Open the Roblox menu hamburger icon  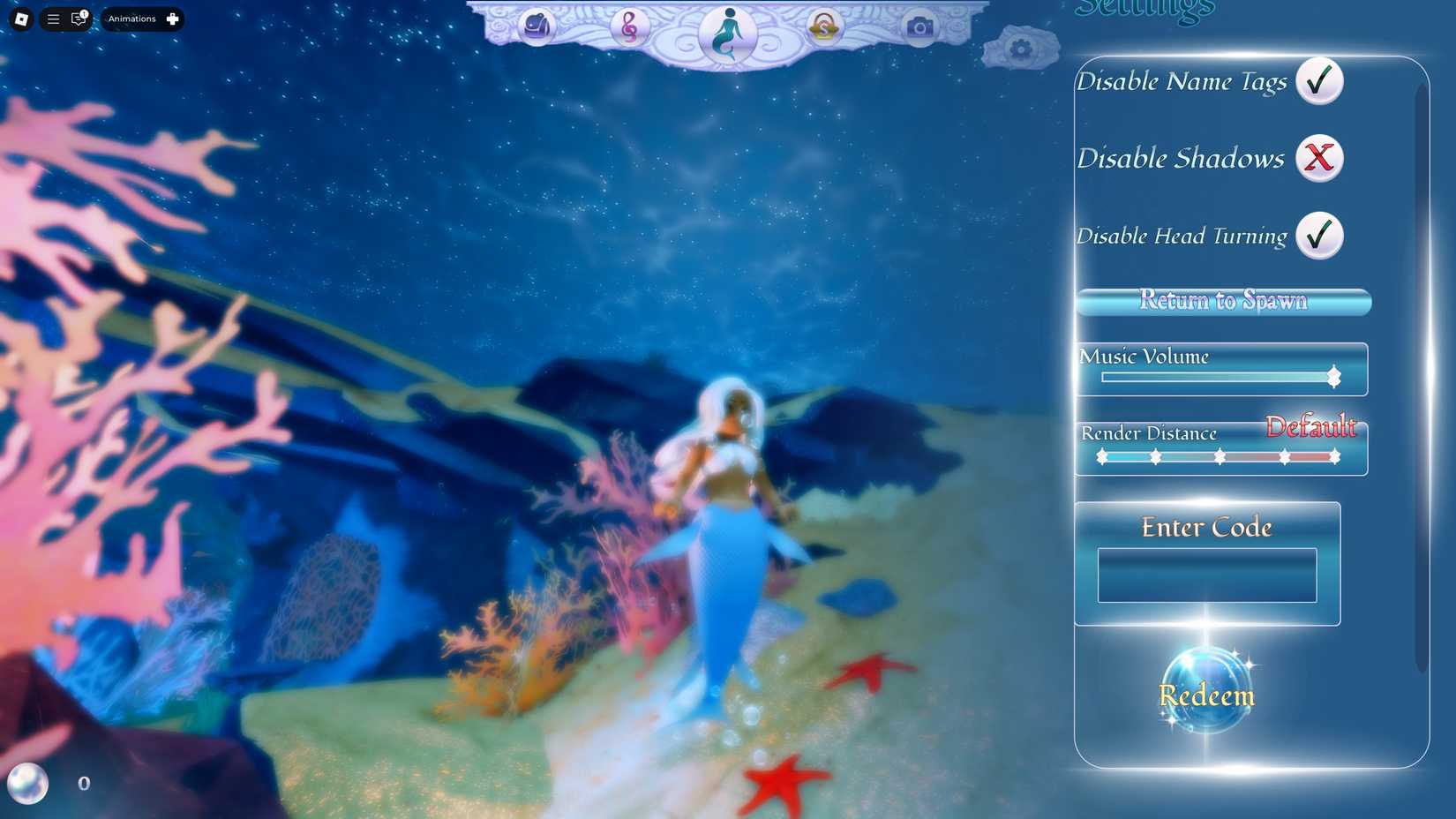[x=53, y=19]
